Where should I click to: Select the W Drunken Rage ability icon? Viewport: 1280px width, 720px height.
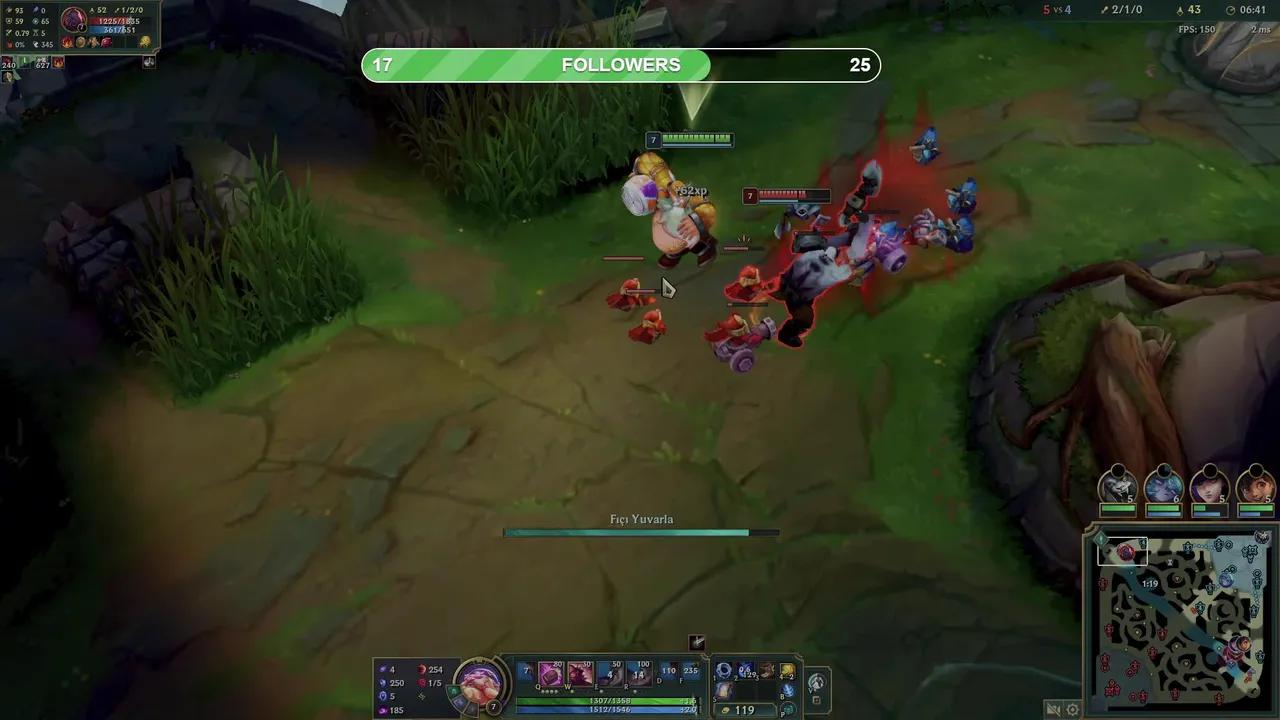(x=580, y=674)
